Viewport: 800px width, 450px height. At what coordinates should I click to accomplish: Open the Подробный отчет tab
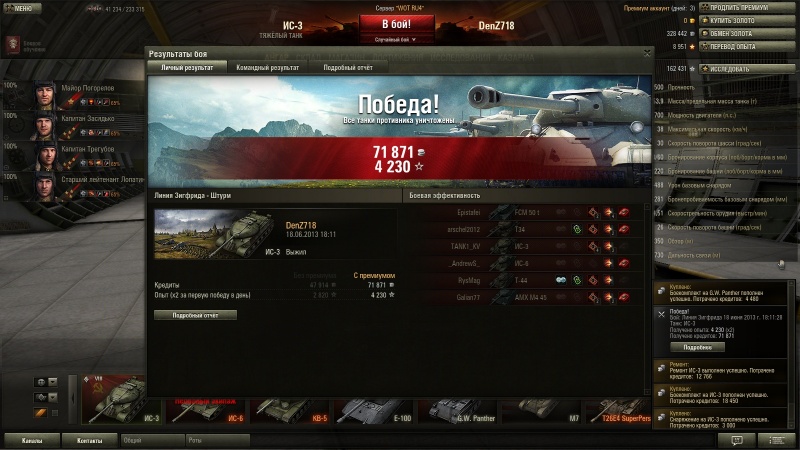click(348, 67)
